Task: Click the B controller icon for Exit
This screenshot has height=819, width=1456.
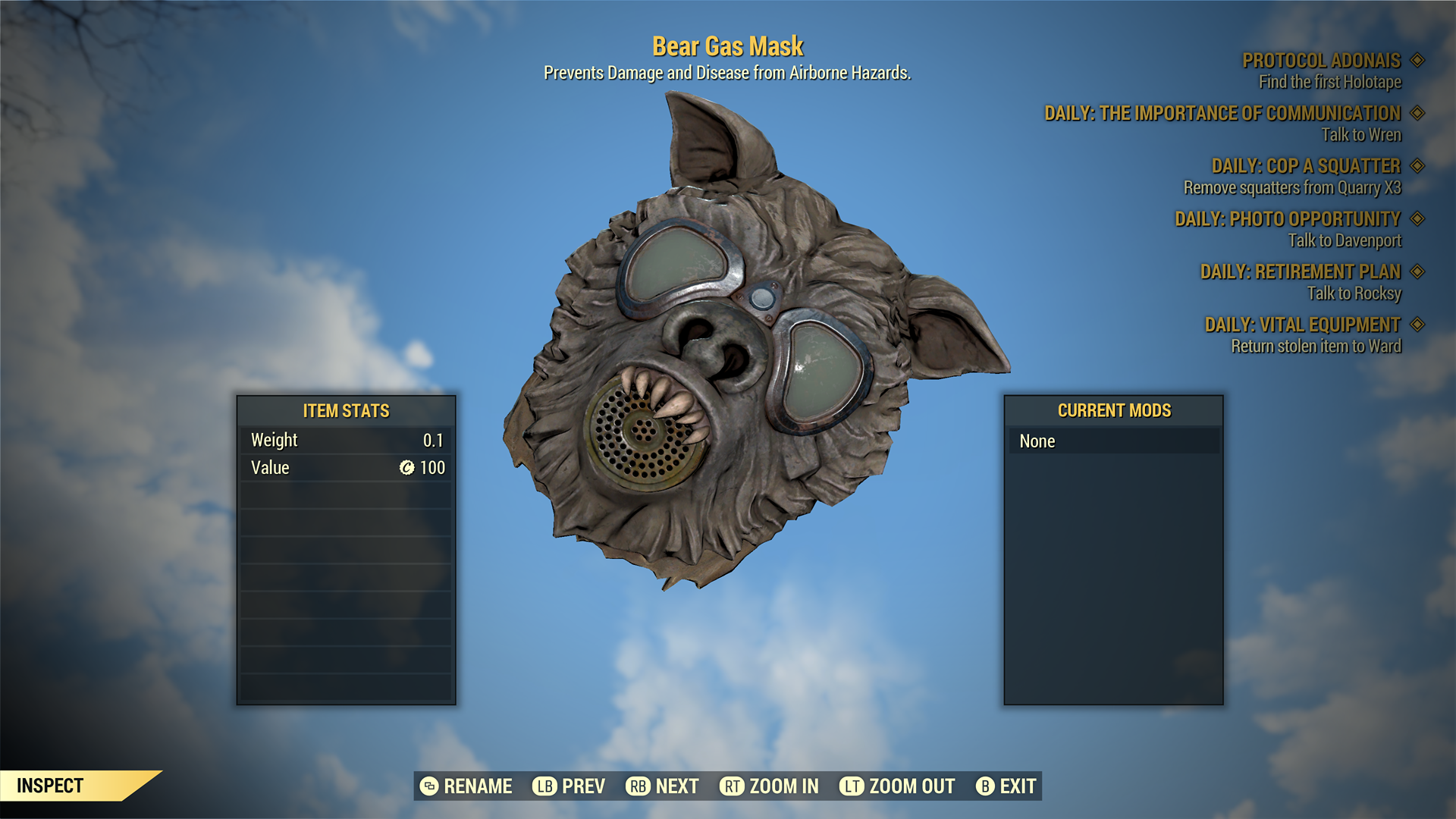Action: 986,786
